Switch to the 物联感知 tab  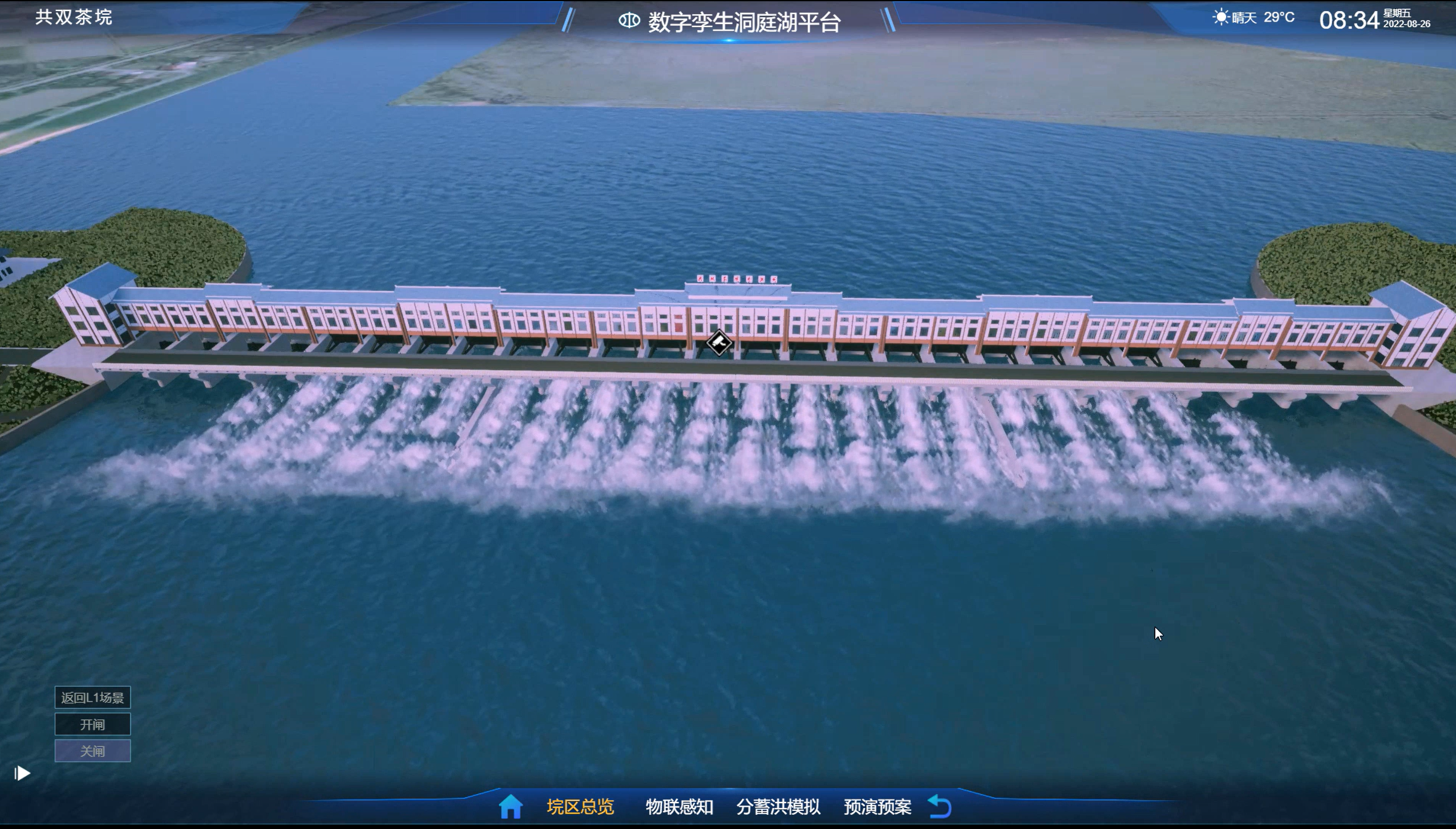coord(679,806)
